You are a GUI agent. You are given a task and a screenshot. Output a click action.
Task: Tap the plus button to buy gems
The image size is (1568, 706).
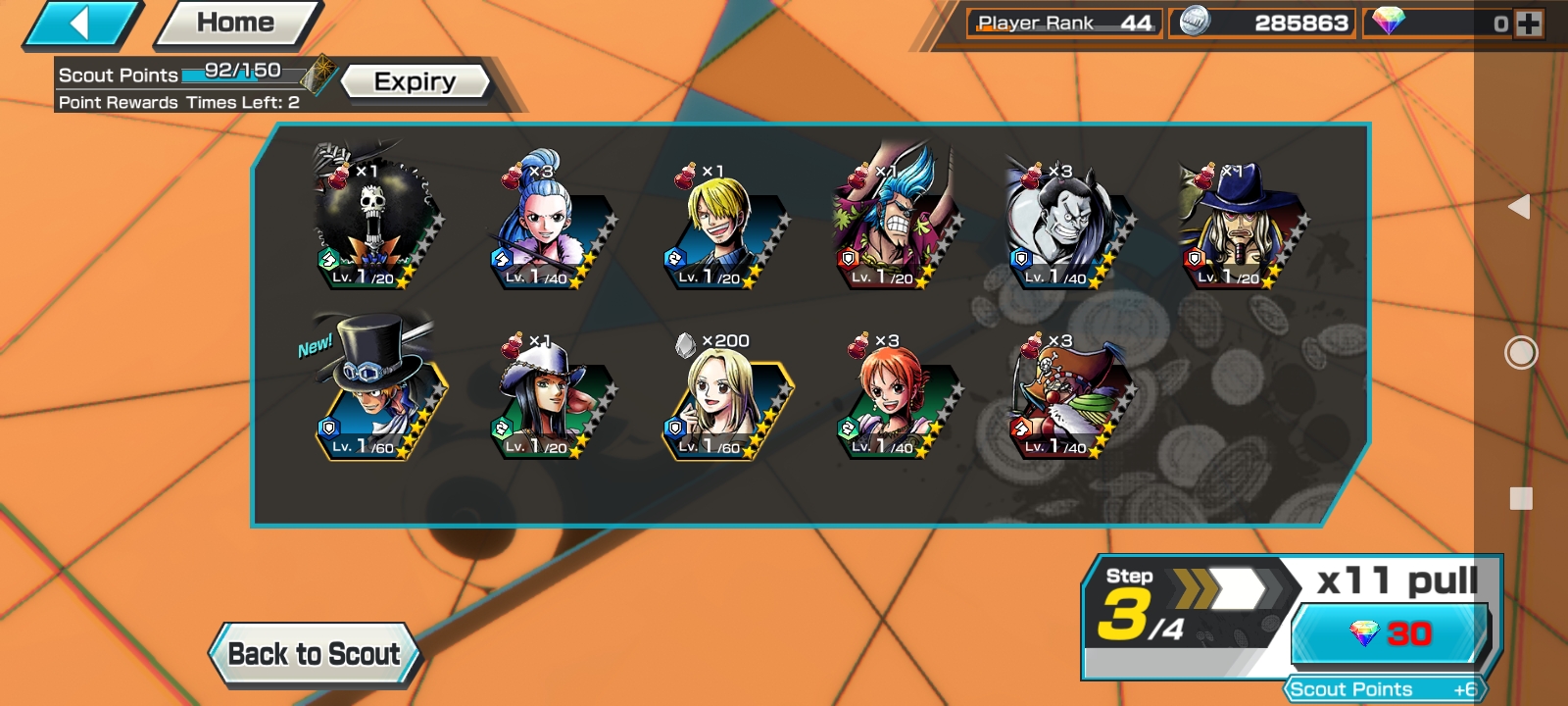point(1528,24)
